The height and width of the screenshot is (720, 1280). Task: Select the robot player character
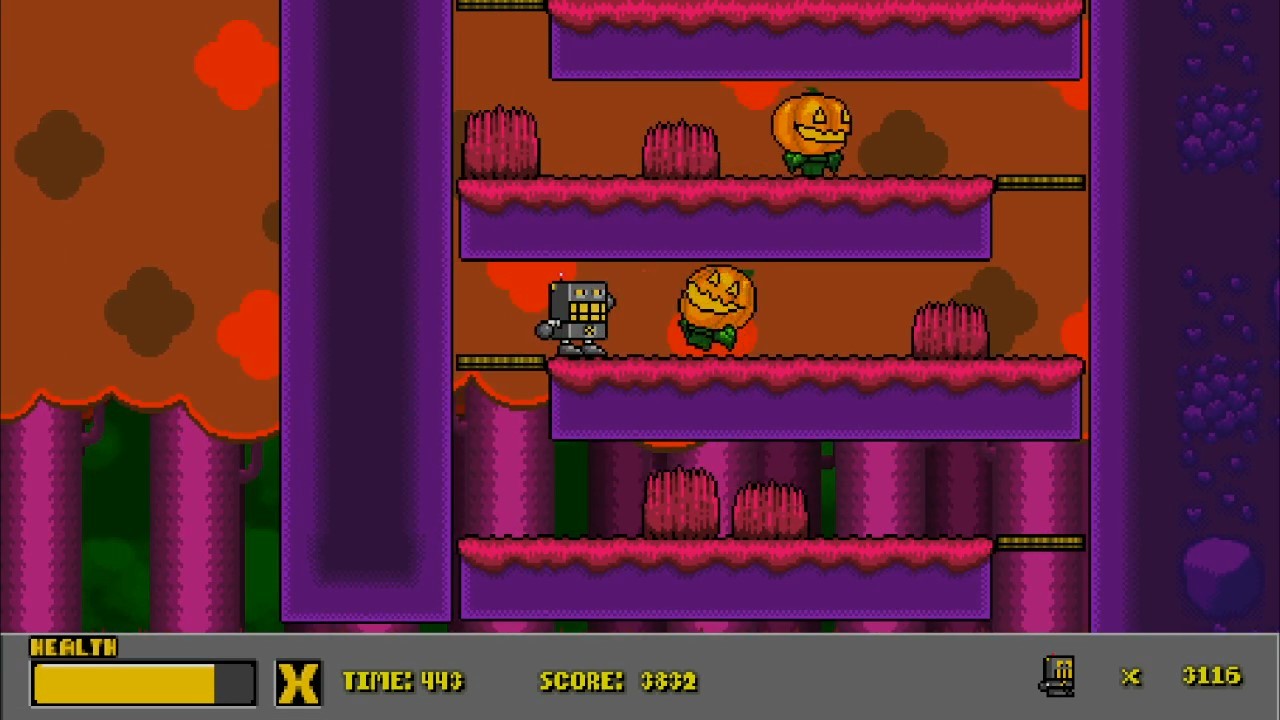pos(578,310)
